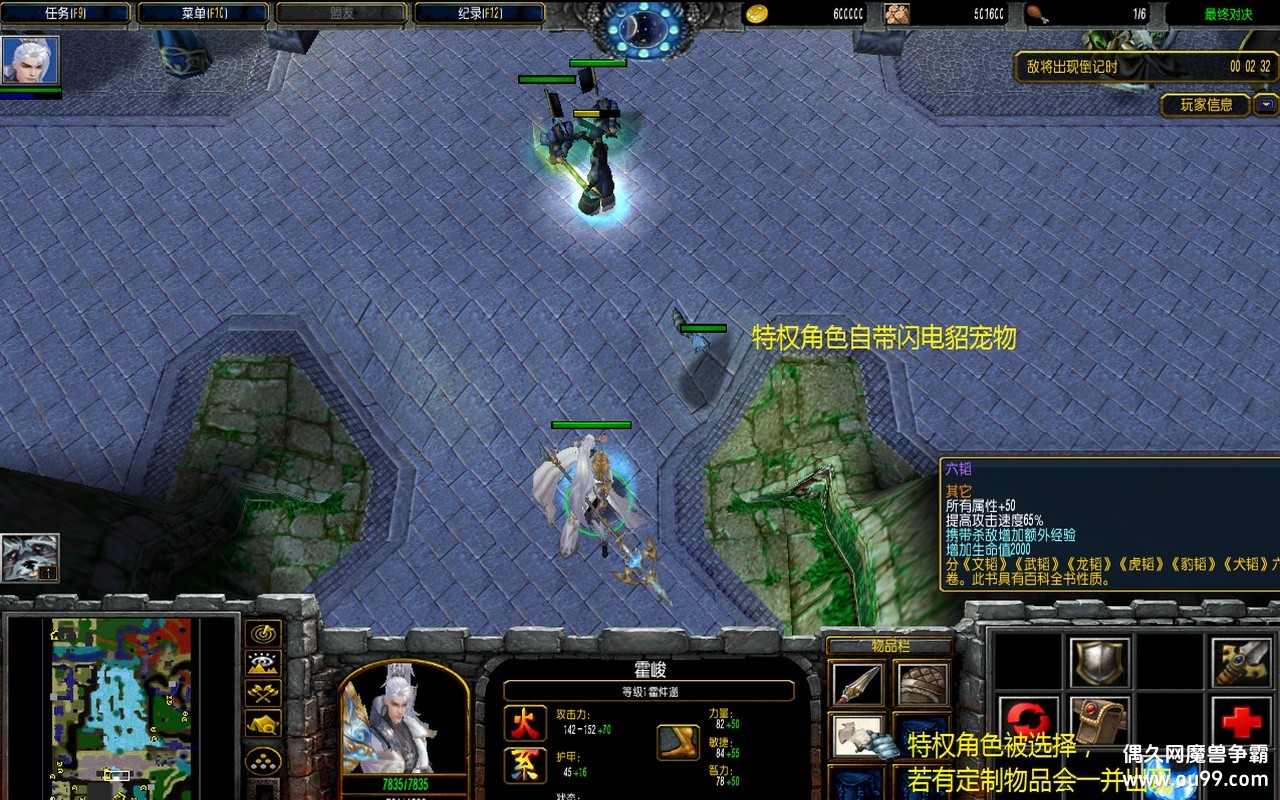
Task: Select the spear item in the inventory
Action: [858, 685]
